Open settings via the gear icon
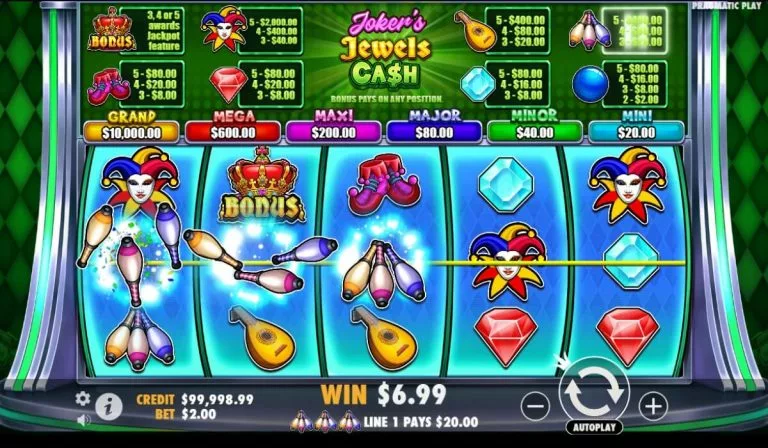Viewport: 768px width, 448px height. (83, 398)
